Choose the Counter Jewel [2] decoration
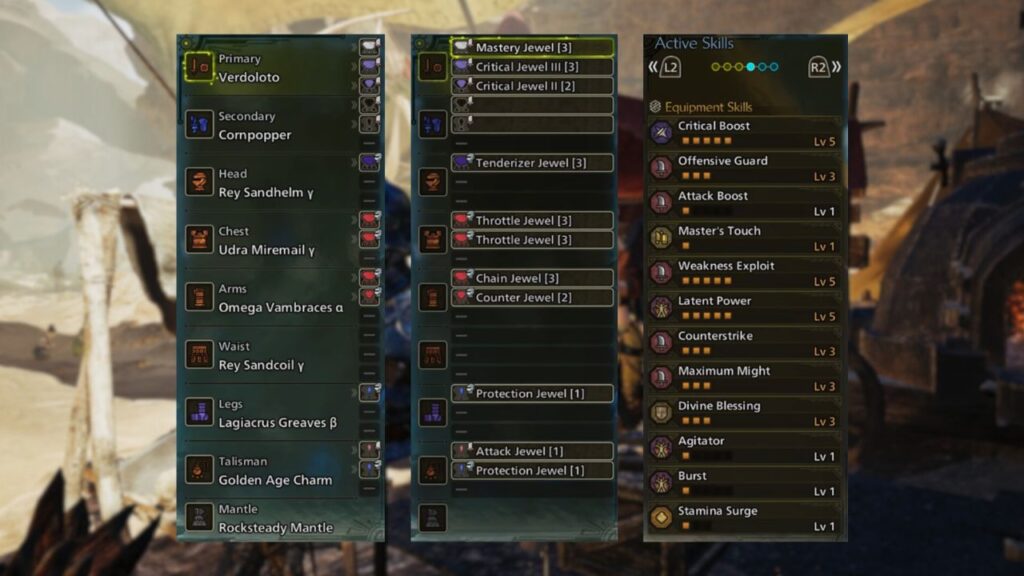Viewport: 1024px width, 576px height. 532,297
